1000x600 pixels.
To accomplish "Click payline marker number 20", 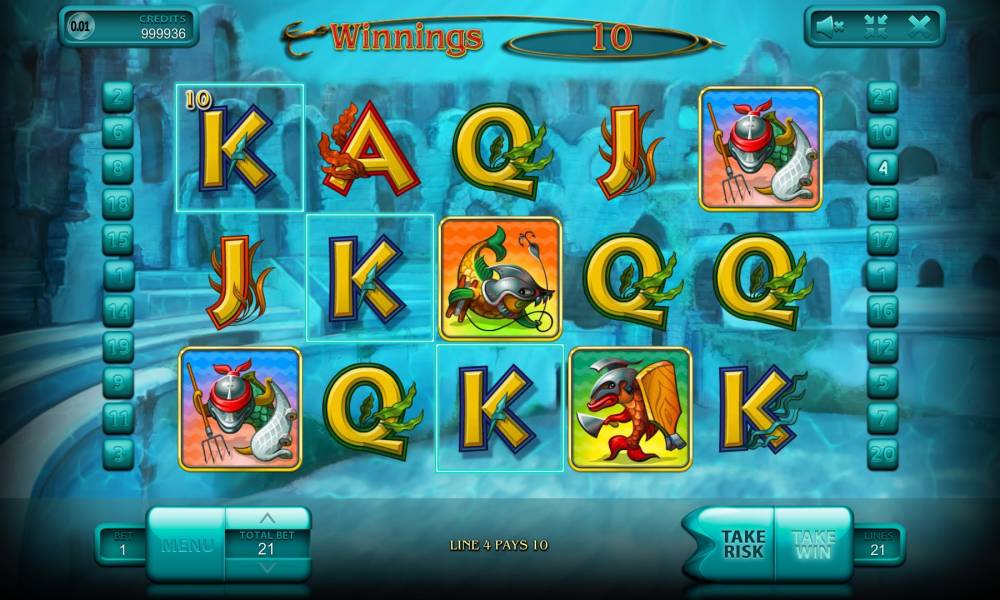I will point(882,453).
